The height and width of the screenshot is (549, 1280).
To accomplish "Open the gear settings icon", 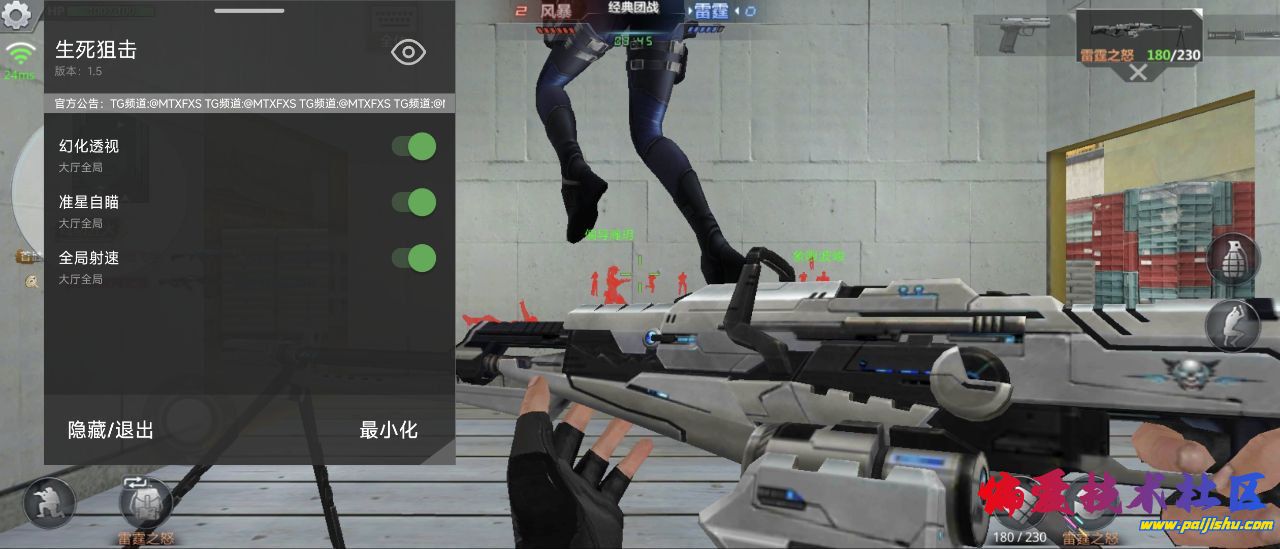I will pos(17,15).
